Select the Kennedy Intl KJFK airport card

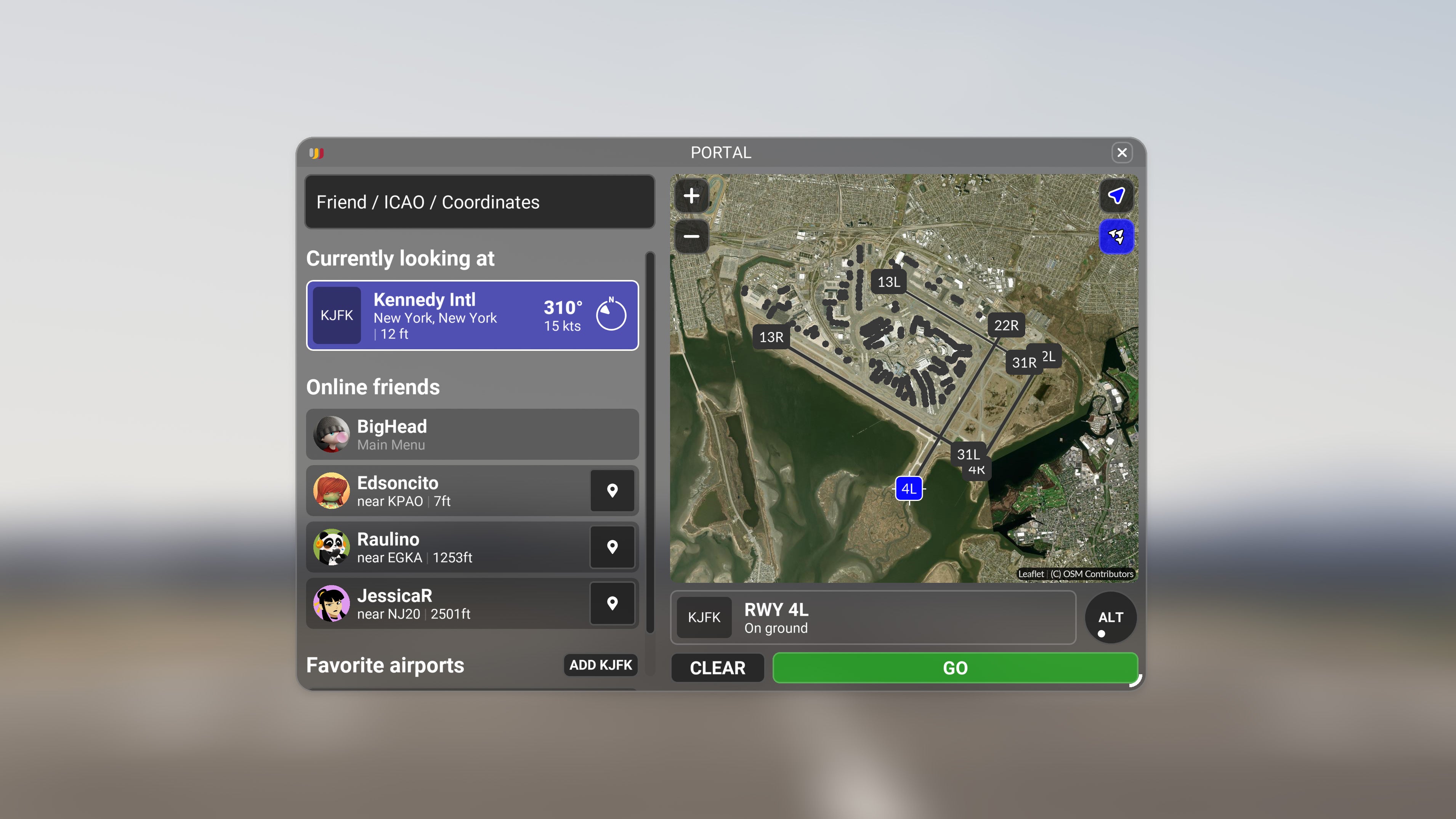pyautogui.click(x=473, y=316)
